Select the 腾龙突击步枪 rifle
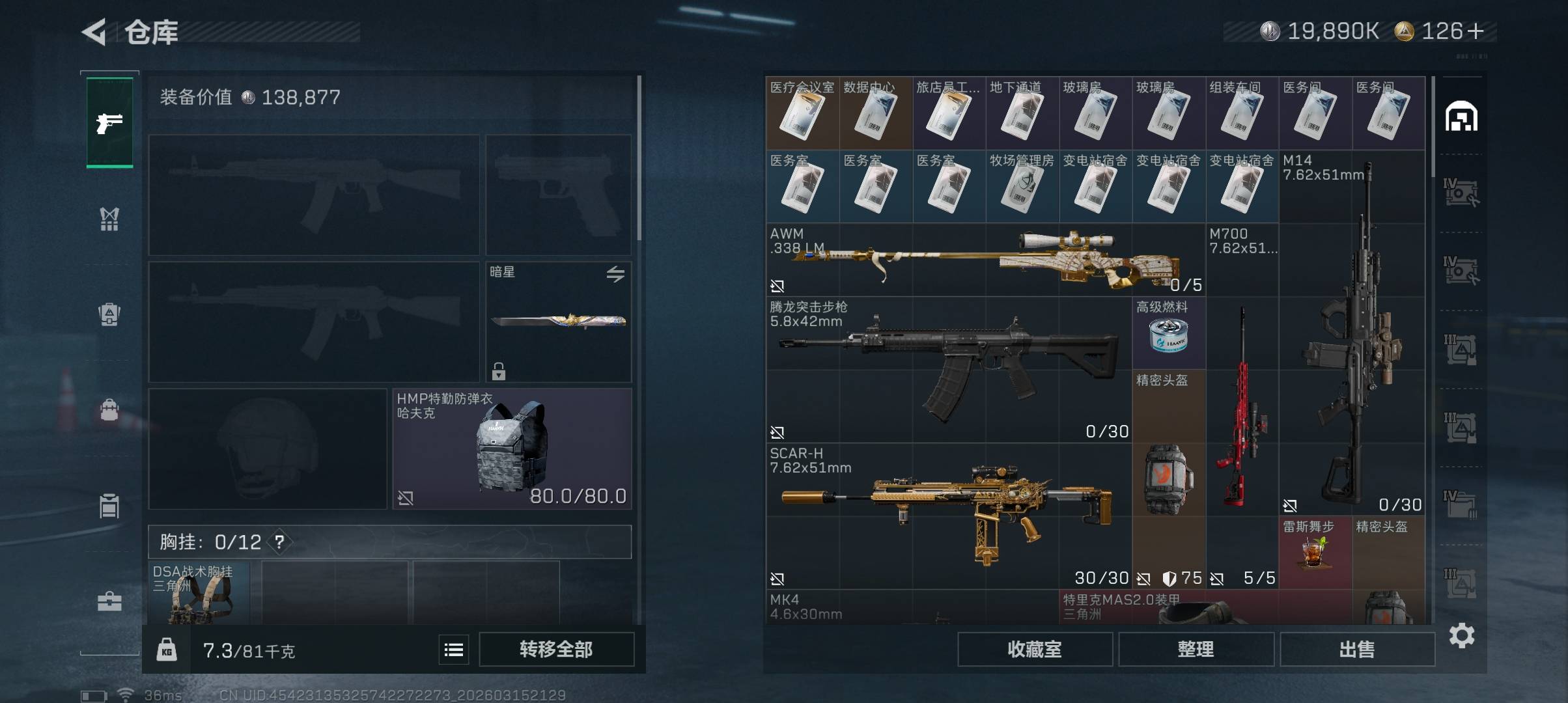1568x703 pixels. (x=948, y=370)
